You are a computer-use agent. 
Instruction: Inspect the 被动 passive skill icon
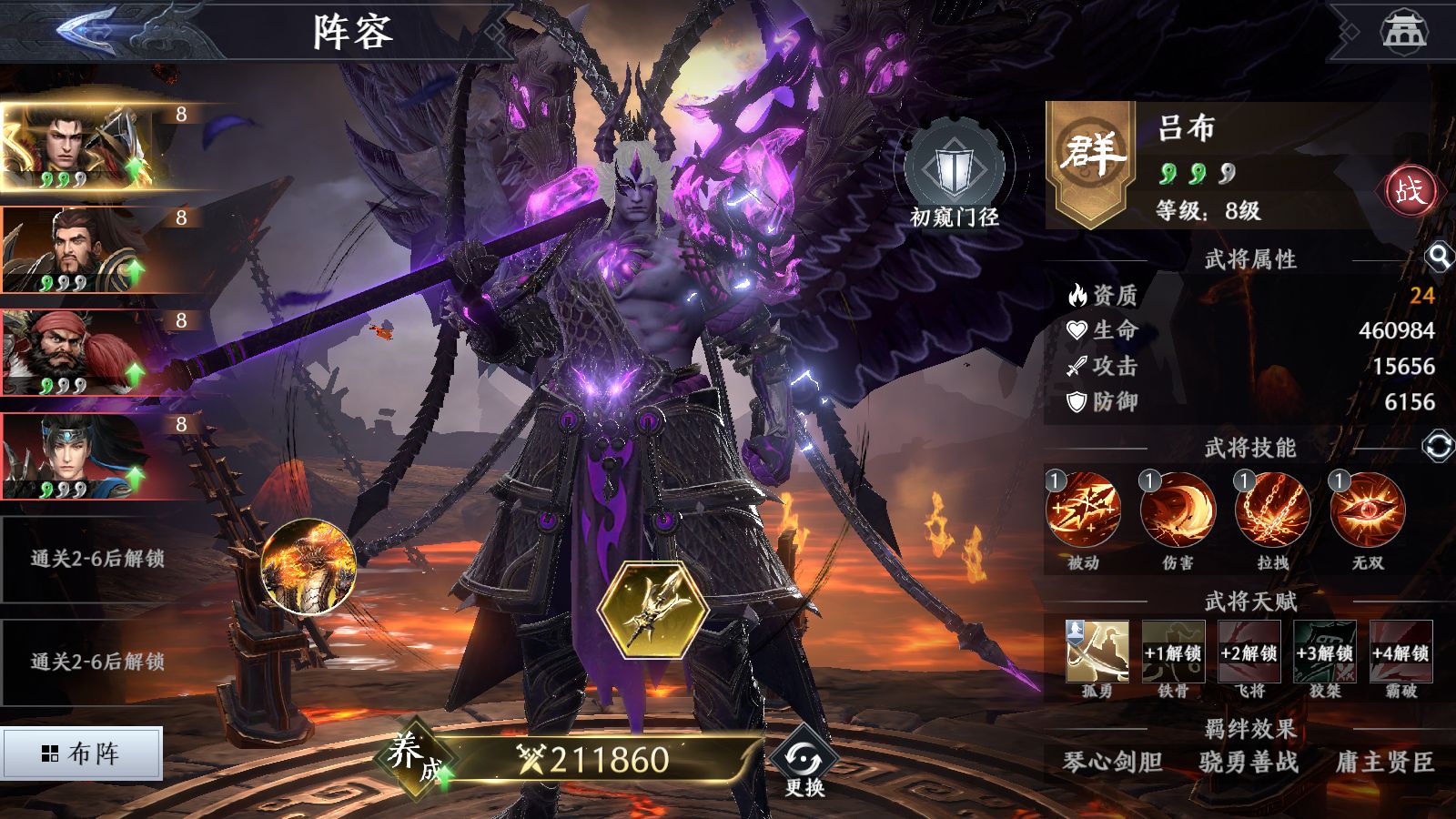tap(1083, 511)
